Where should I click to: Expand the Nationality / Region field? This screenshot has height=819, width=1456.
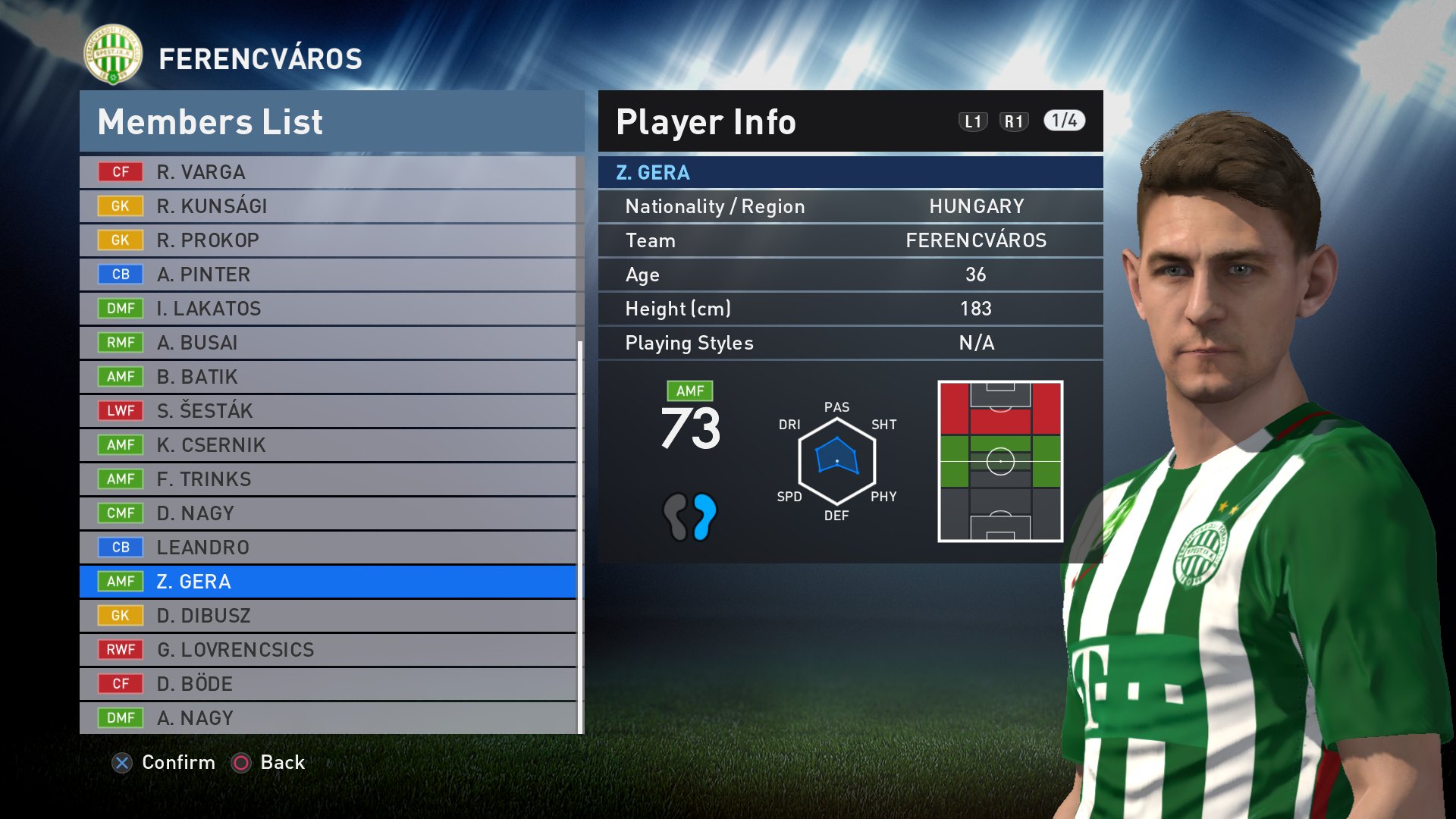(x=849, y=206)
